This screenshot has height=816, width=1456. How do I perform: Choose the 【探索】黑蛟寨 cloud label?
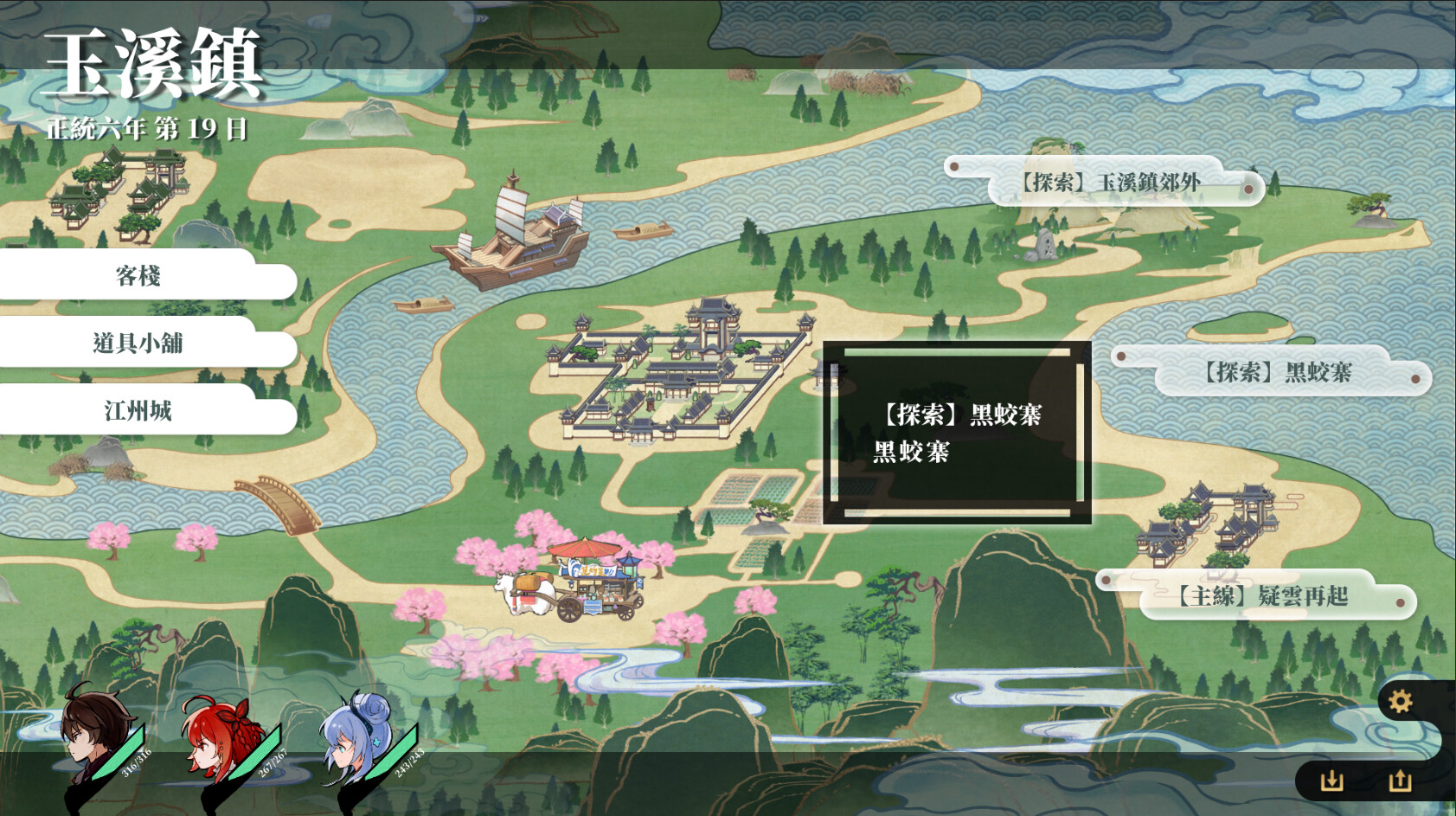coord(1277,373)
